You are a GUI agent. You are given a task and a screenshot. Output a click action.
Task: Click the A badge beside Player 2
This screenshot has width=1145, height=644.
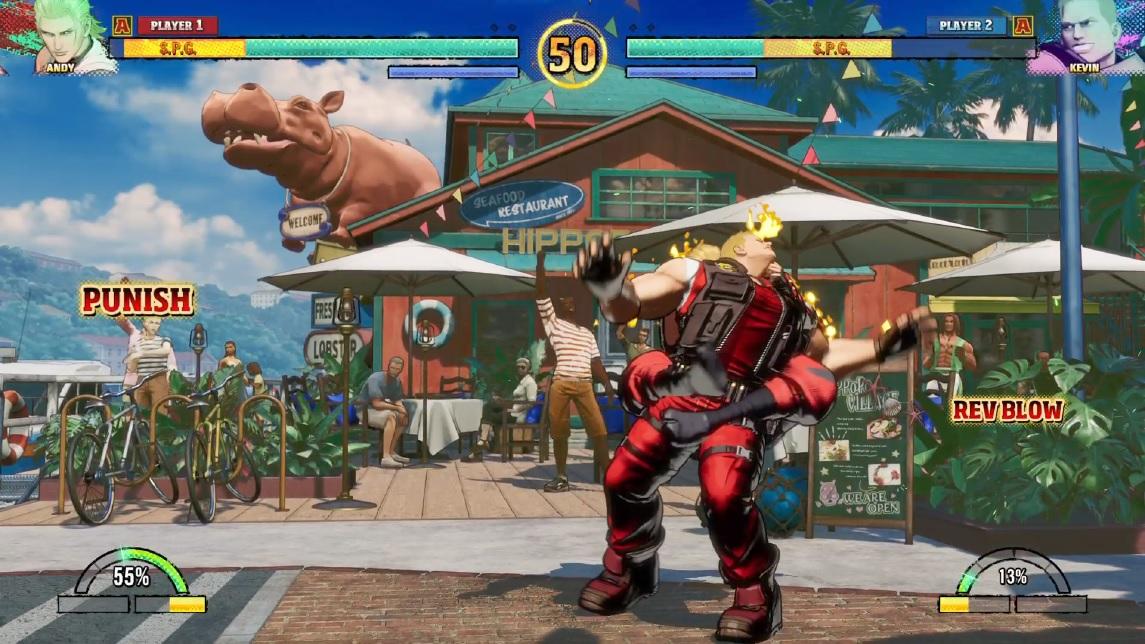pos(1022,26)
